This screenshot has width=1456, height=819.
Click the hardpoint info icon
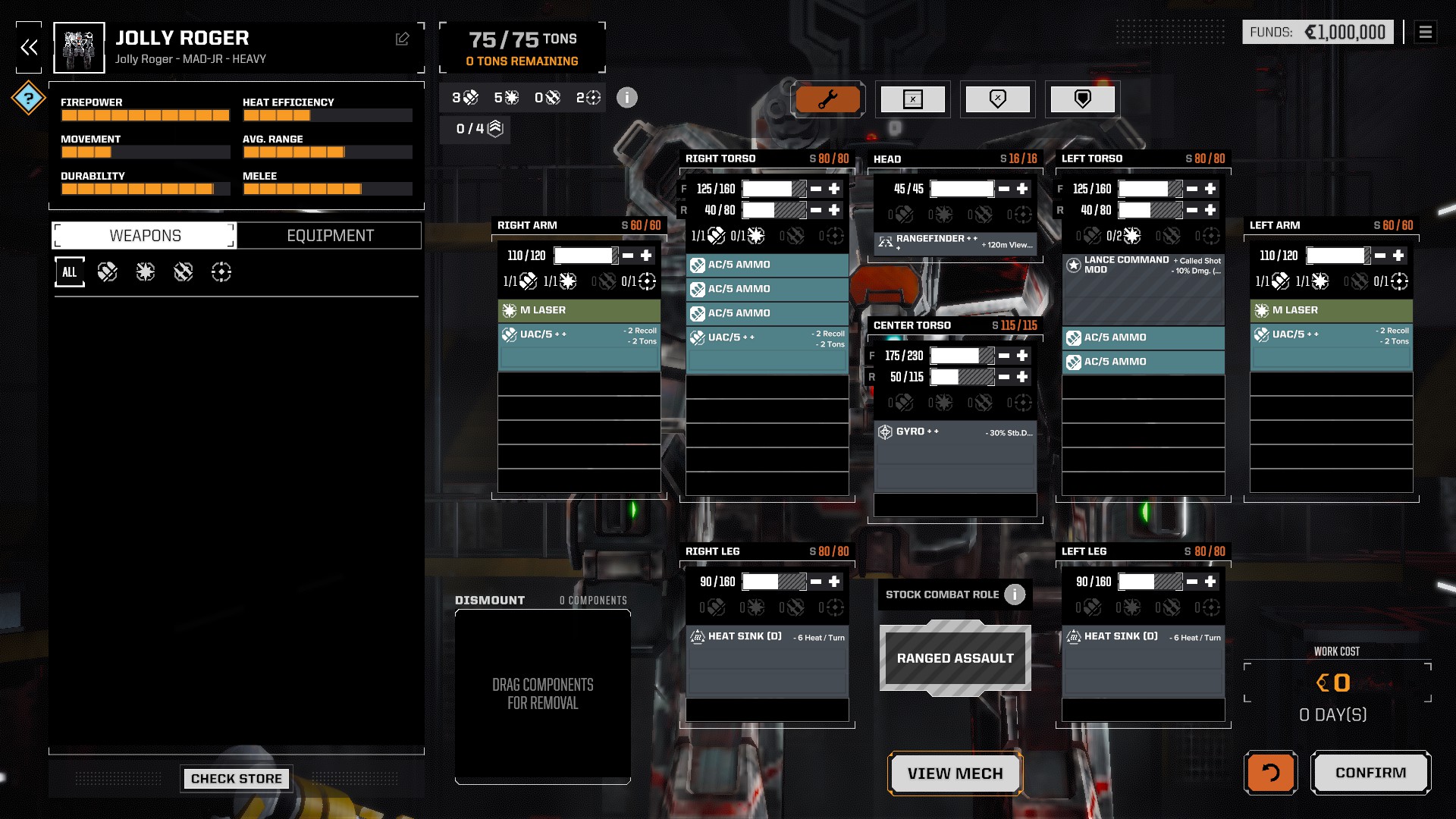tap(627, 98)
